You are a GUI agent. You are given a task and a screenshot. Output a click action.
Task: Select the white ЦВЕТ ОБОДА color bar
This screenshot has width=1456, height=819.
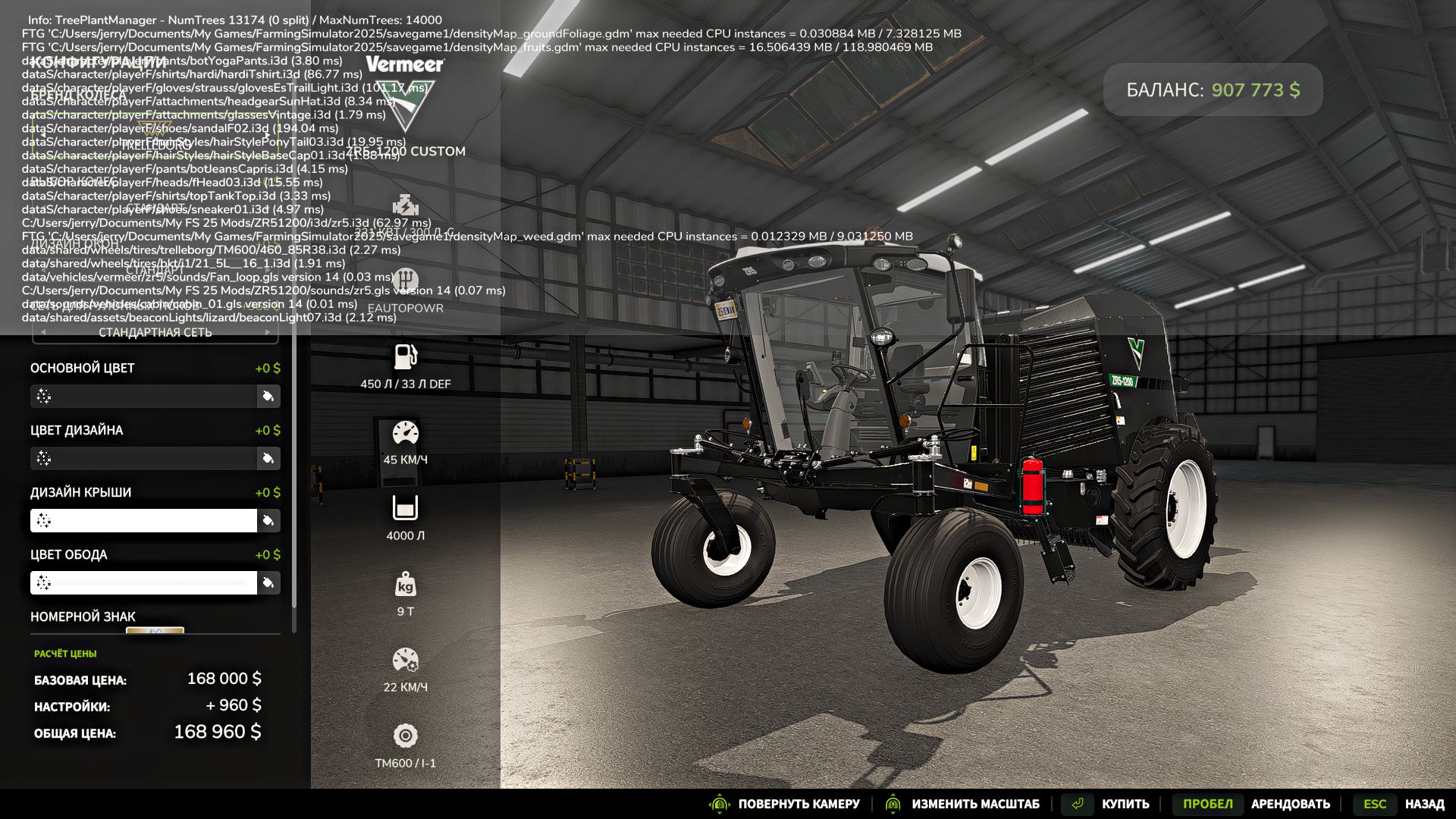coord(144,582)
